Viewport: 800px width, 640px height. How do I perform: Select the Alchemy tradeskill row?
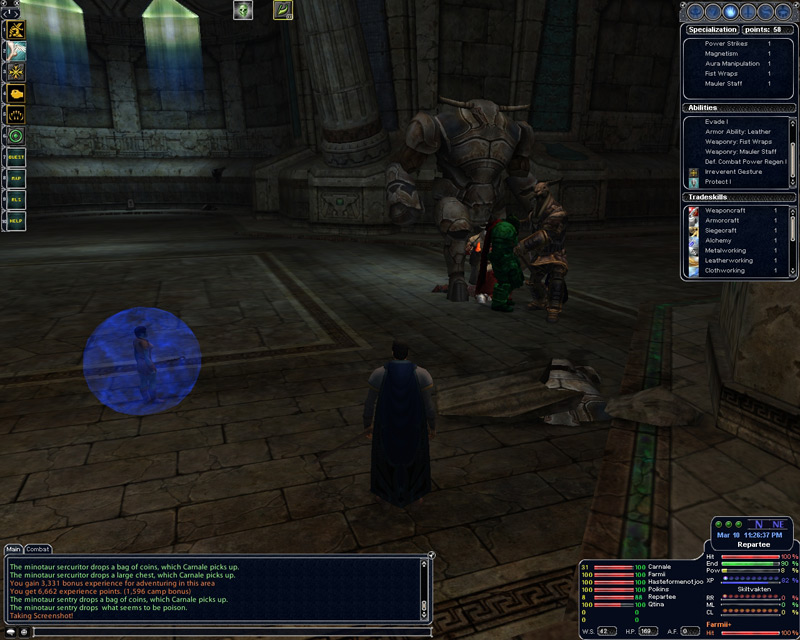tap(719, 241)
